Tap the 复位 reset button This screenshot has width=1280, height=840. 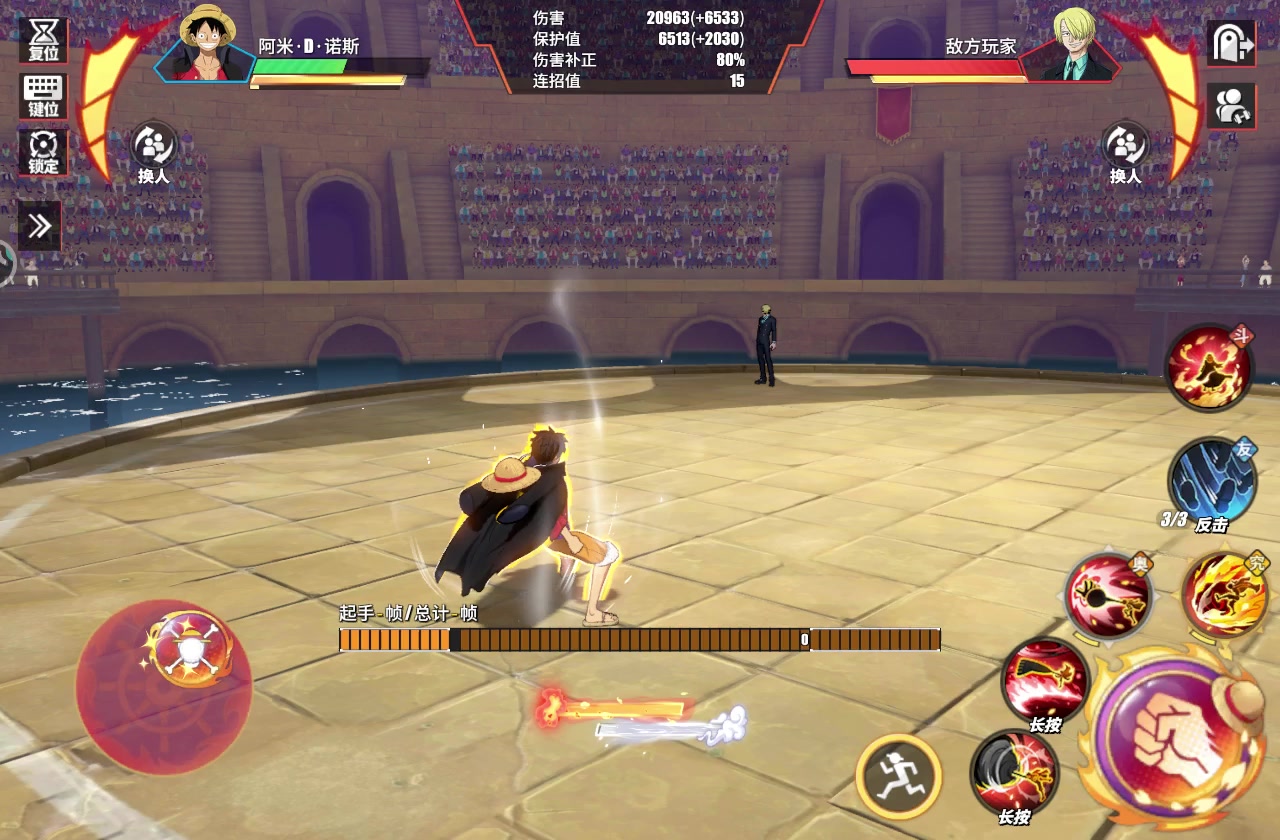click(x=43, y=40)
